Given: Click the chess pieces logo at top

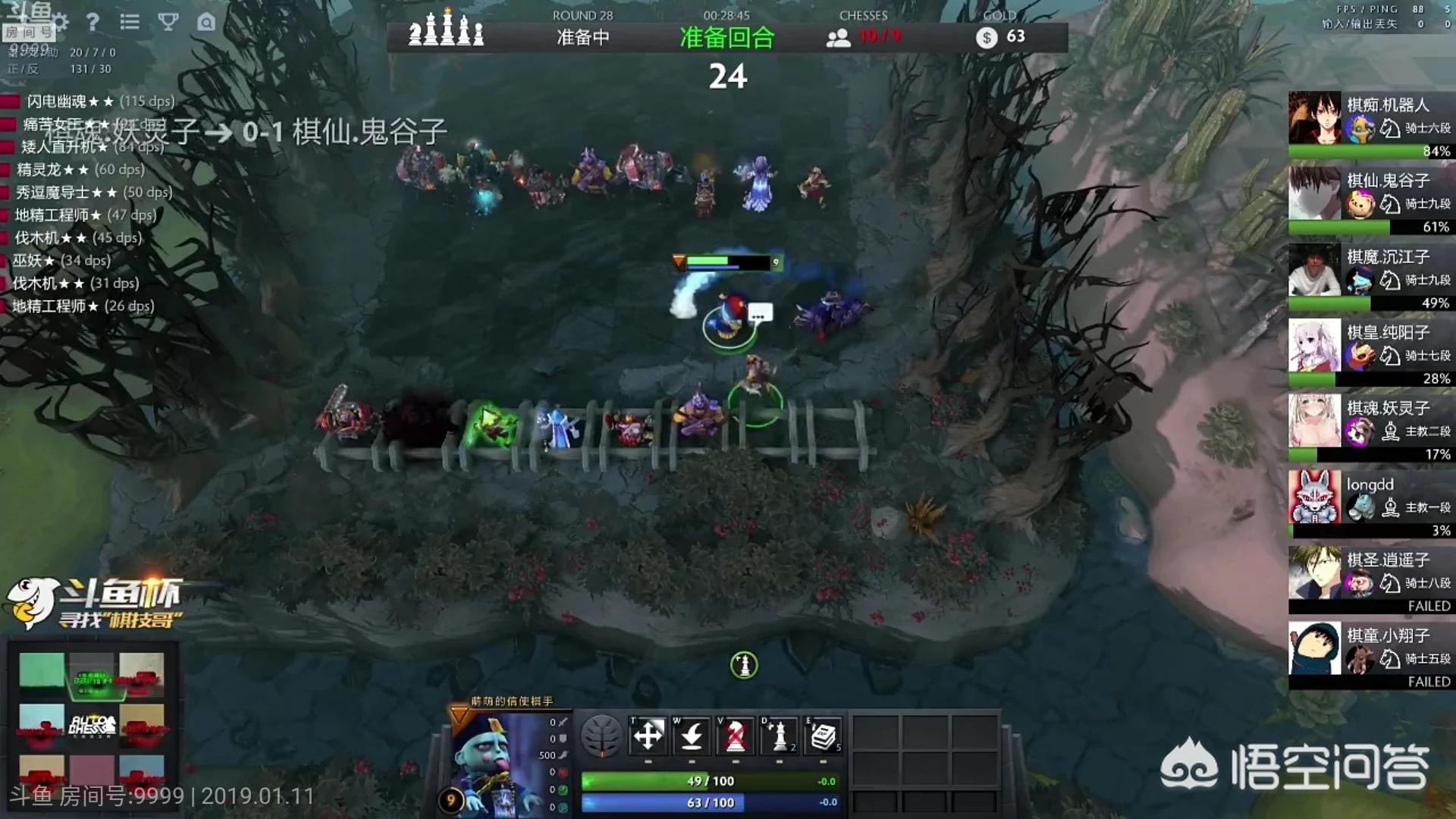Looking at the screenshot, I should click(x=446, y=29).
